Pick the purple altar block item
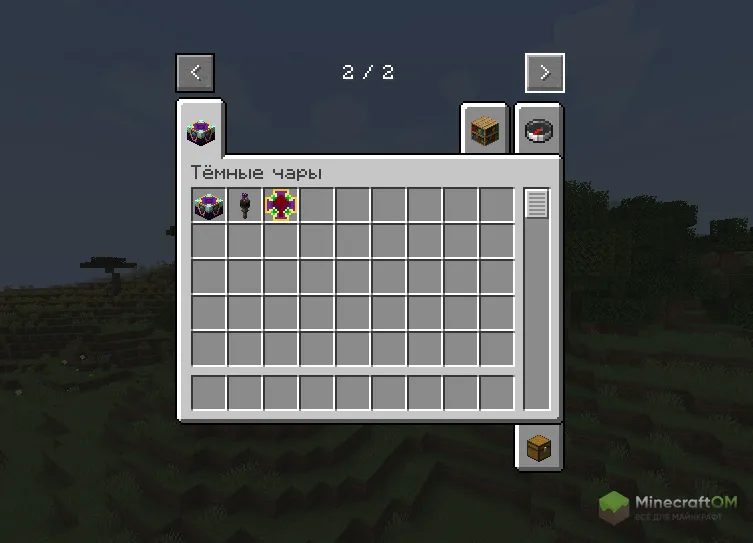753x543 pixels. (209, 205)
